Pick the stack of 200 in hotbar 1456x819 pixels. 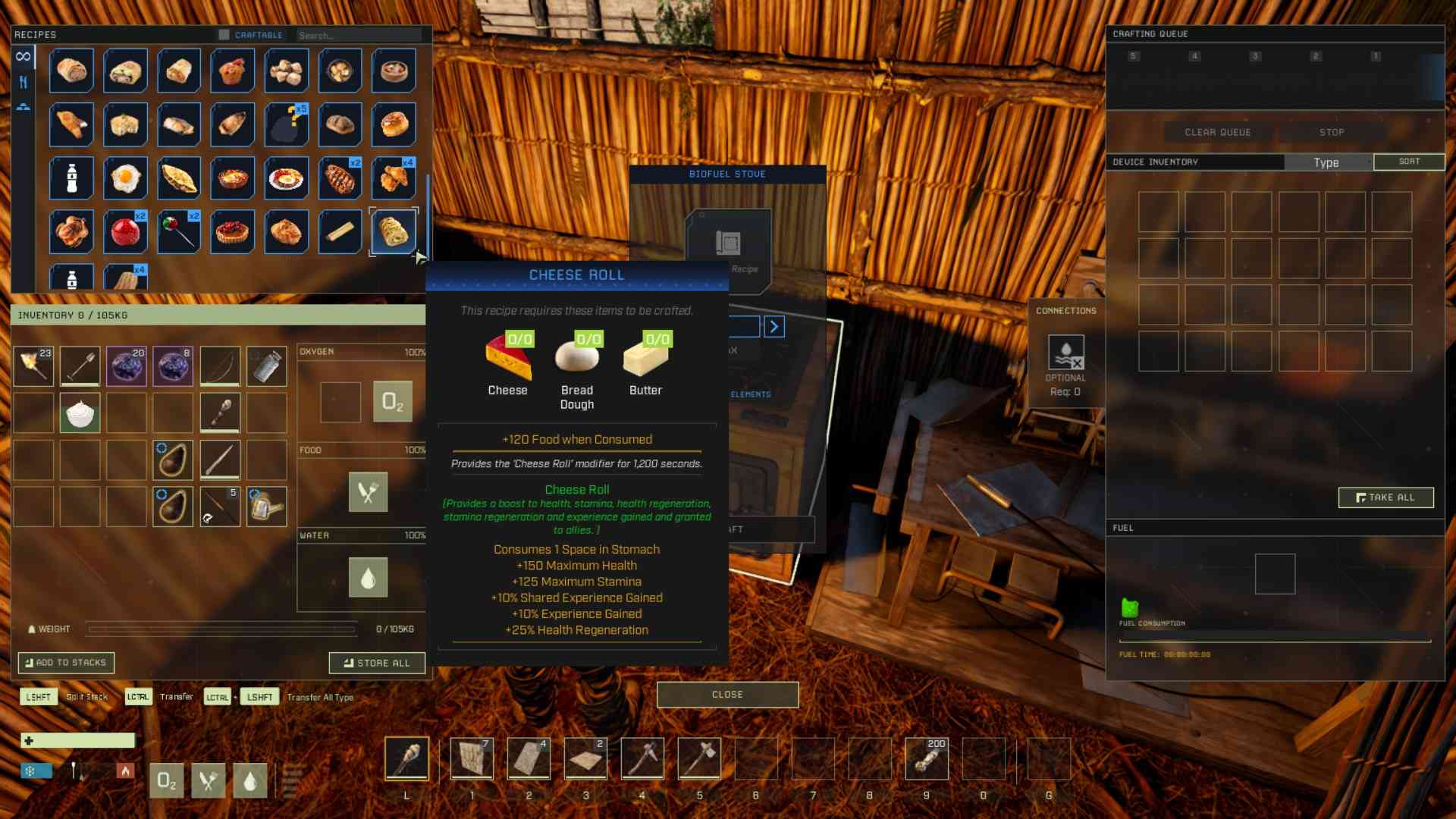[926, 758]
